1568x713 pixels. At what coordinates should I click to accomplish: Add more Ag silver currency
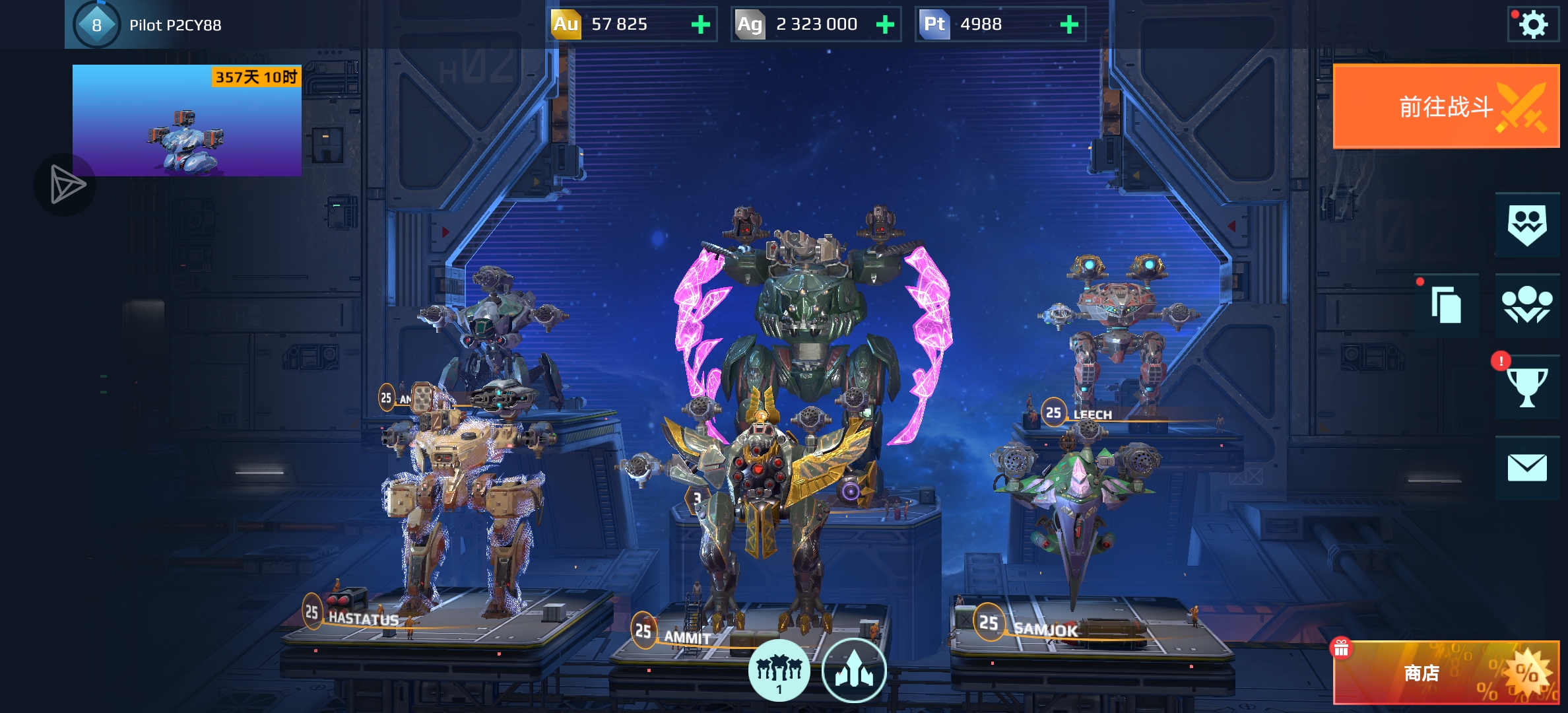[884, 25]
